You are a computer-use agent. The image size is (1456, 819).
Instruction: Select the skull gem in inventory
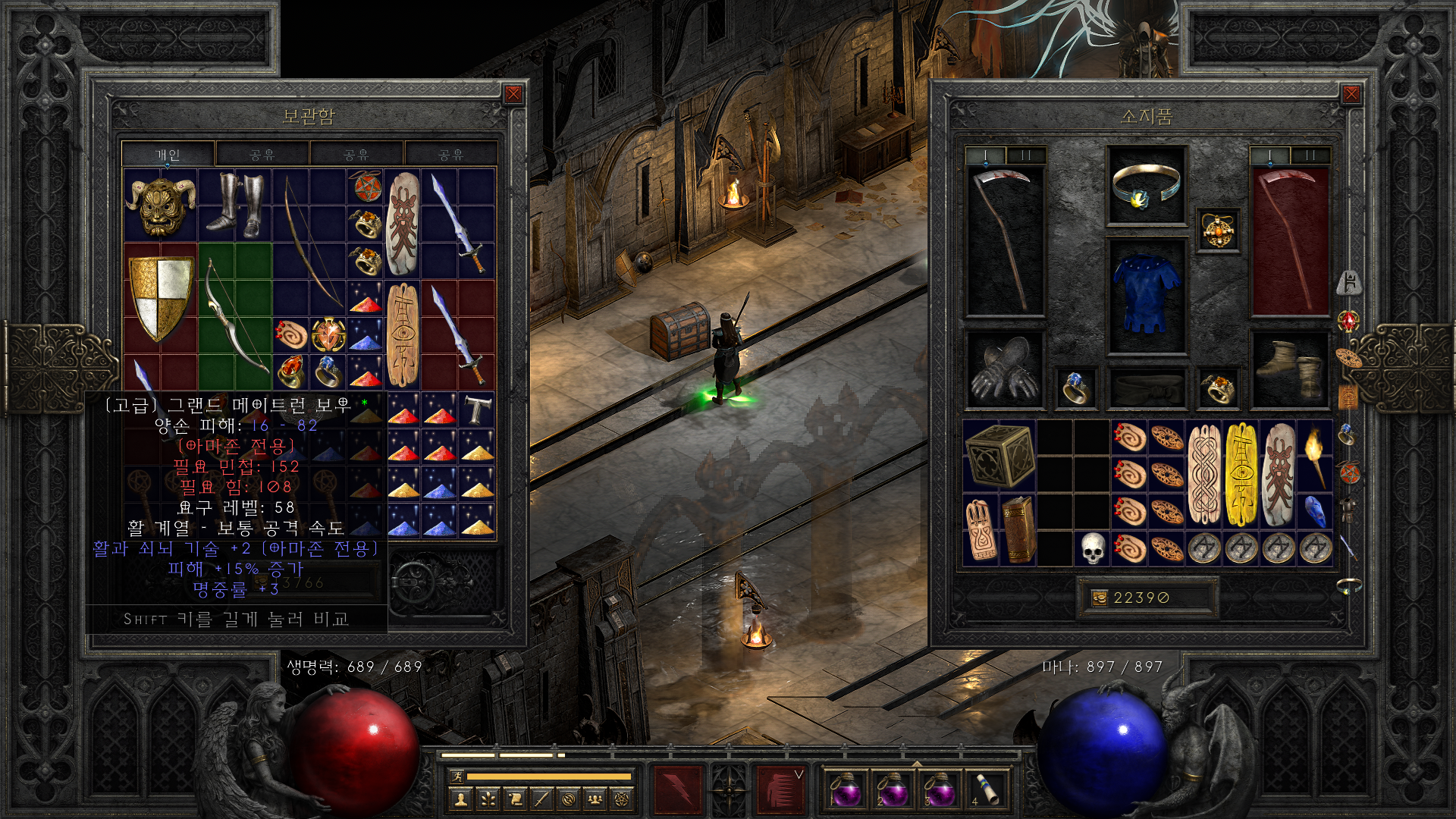click(1092, 549)
